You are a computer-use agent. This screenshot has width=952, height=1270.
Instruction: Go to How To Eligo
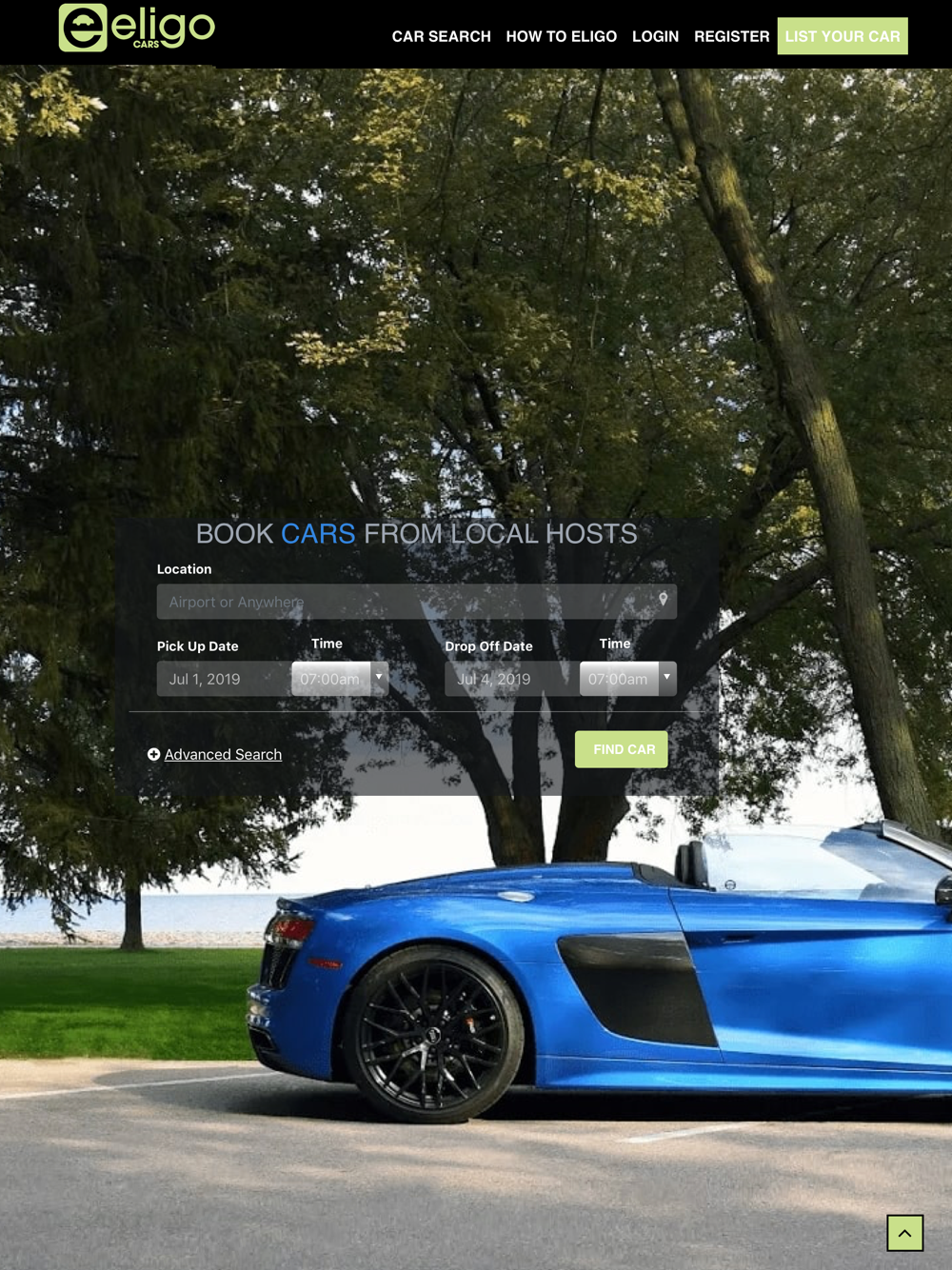point(561,36)
